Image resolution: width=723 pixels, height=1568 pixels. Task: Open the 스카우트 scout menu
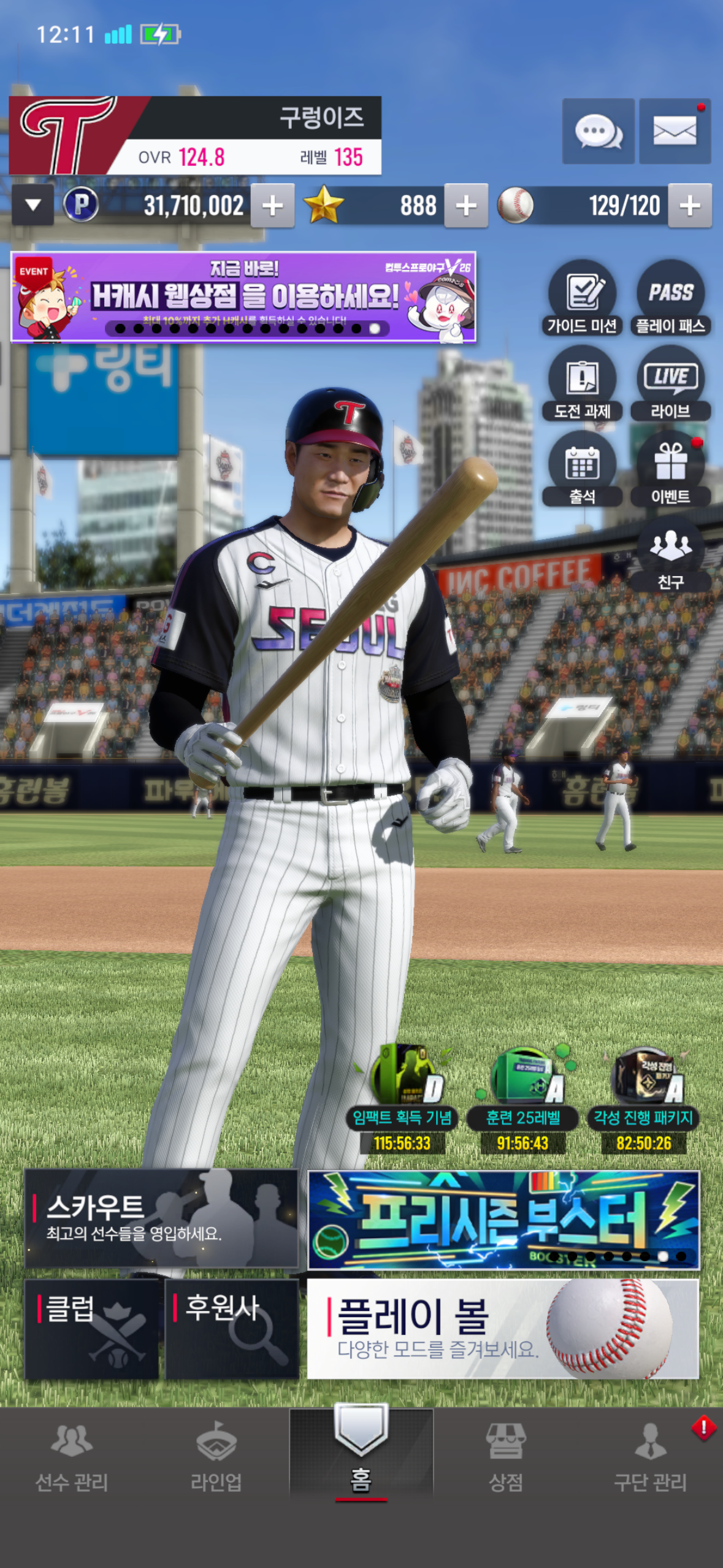click(161, 1218)
